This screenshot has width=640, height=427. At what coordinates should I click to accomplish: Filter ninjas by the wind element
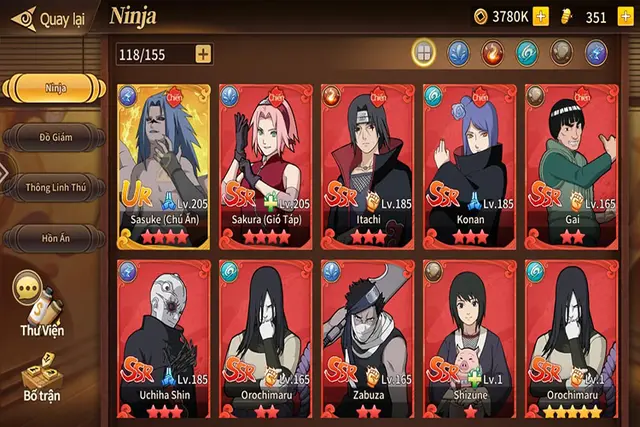pos(527,53)
